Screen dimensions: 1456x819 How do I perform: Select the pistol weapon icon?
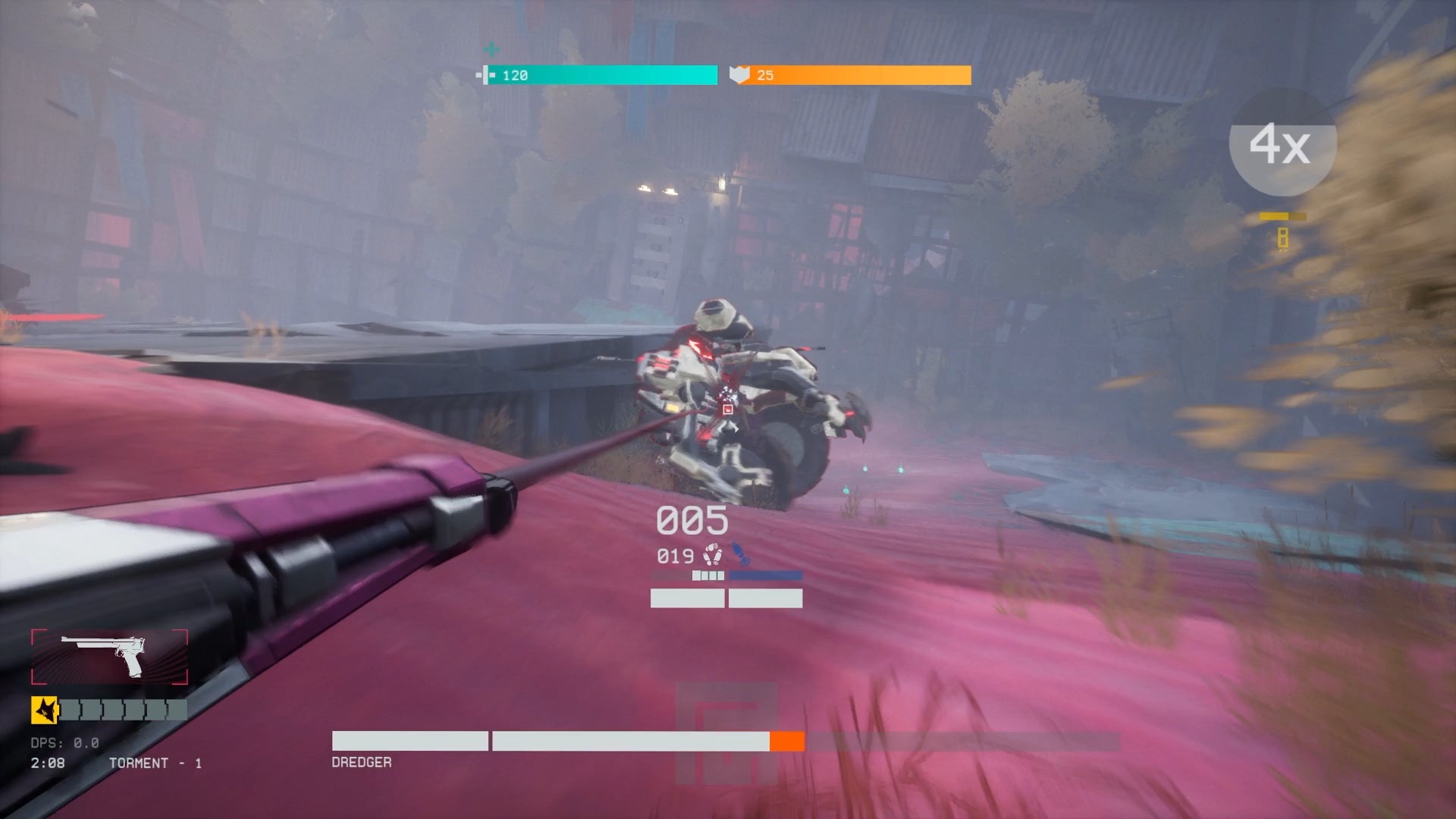[109, 657]
